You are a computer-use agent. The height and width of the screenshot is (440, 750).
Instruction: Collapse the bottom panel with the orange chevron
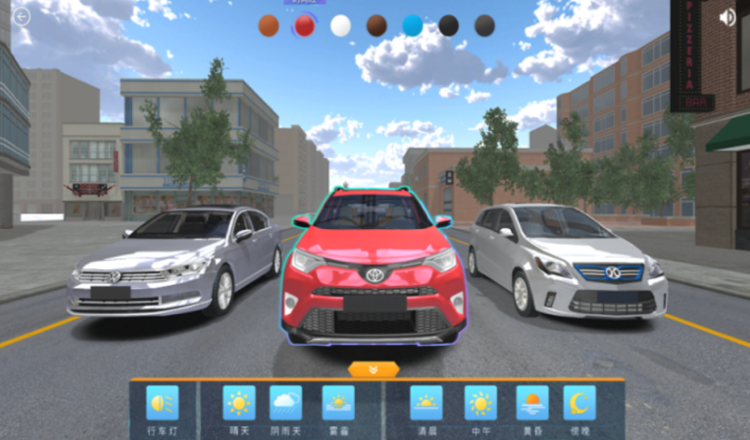tap(374, 369)
